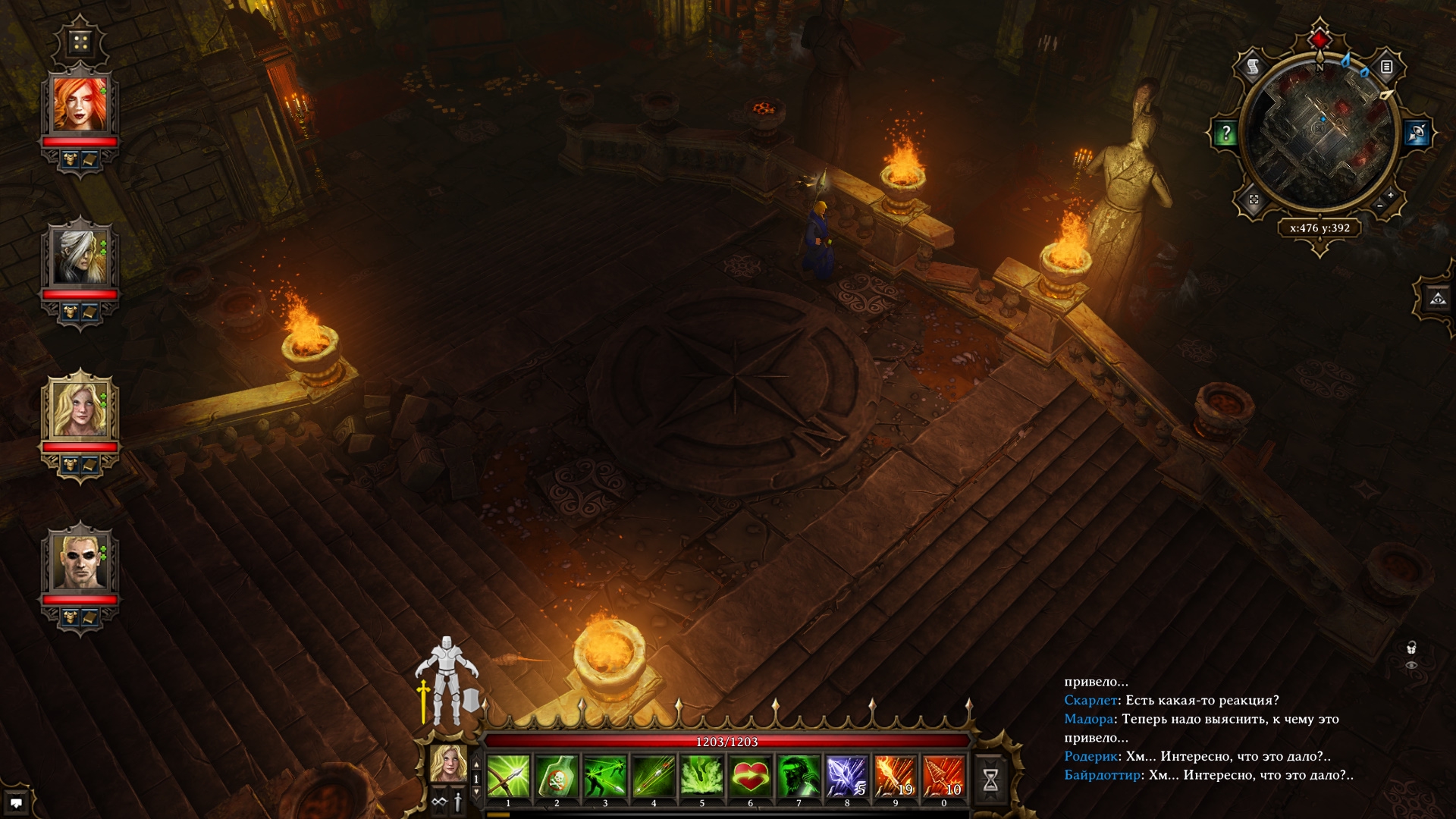The height and width of the screenshot is (819, 1456).
Task: Cast the green poison cloud skill
Action: tap(702, 777)
